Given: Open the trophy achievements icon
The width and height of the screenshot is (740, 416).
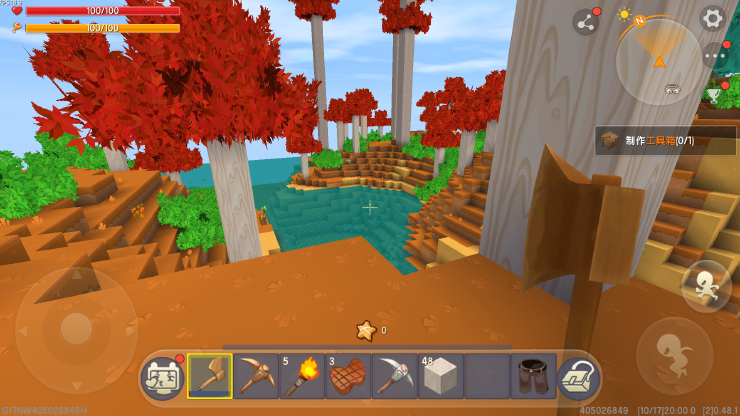Looking at the screenshot, I should (714, 93).
